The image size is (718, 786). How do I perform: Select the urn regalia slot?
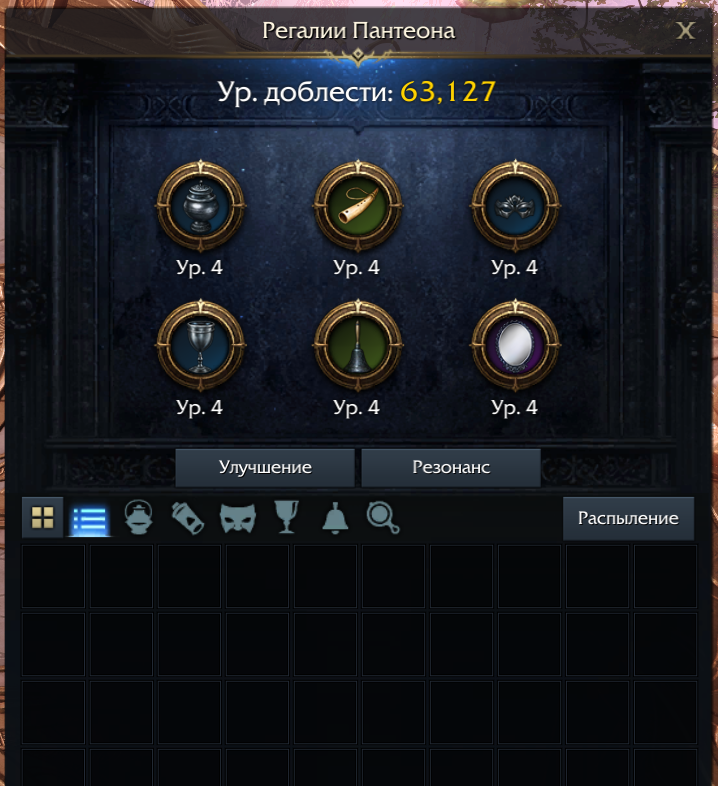click(x=201, y=205)
